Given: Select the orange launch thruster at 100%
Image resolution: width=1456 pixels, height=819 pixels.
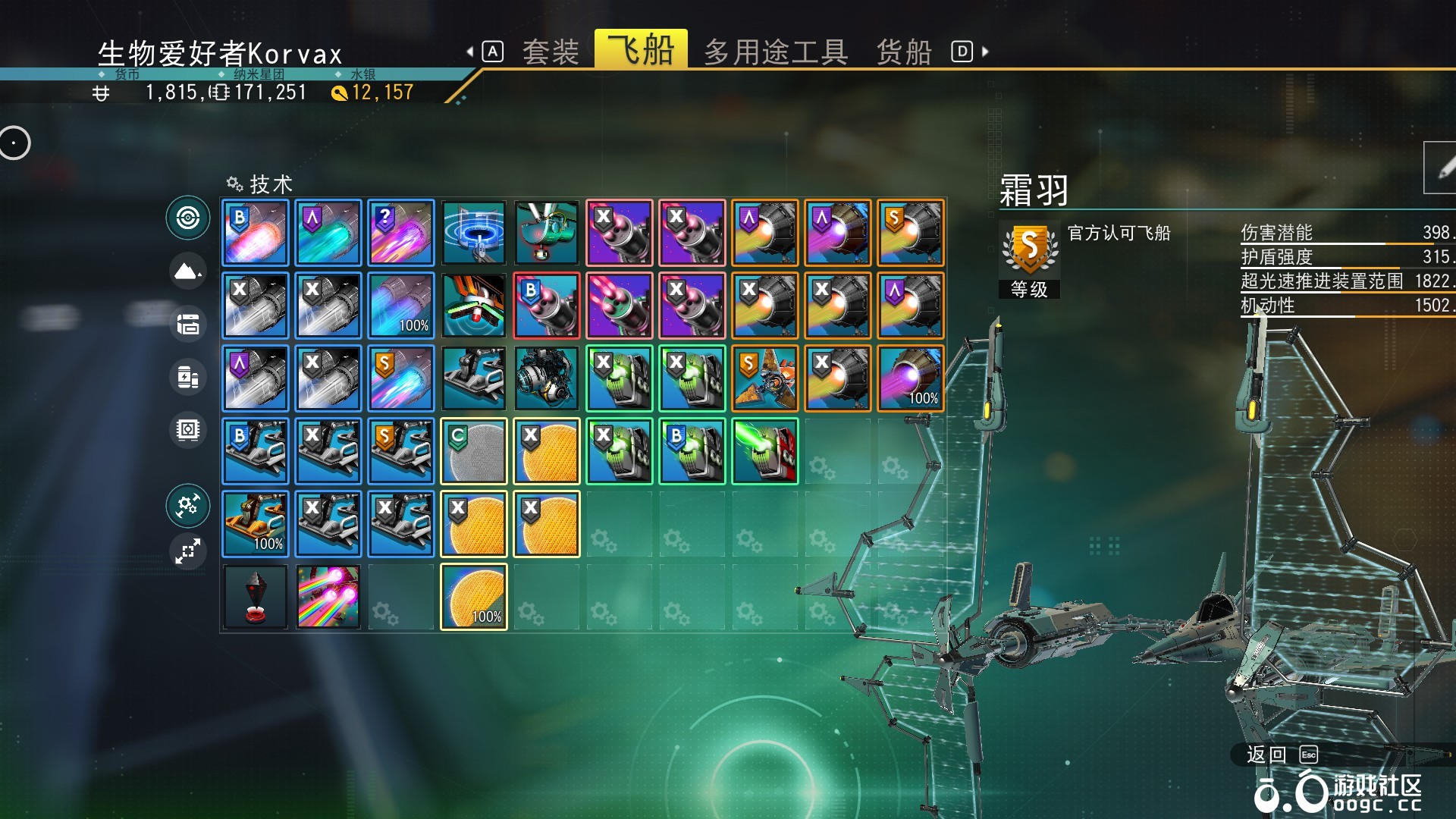Looking at the screenshot, I should click(x=256, y=524).
